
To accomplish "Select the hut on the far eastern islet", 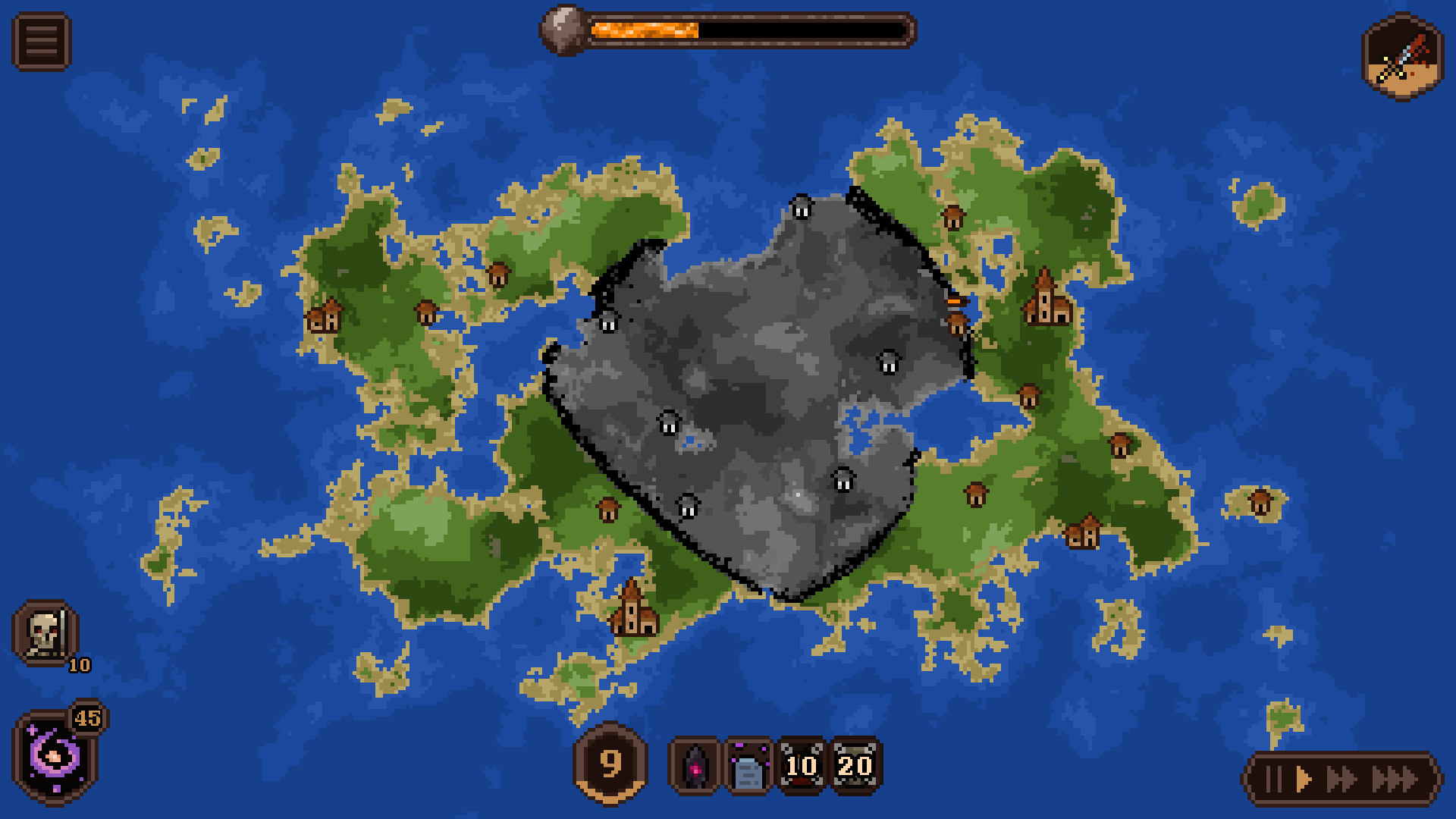I will tap(1261, 502).
